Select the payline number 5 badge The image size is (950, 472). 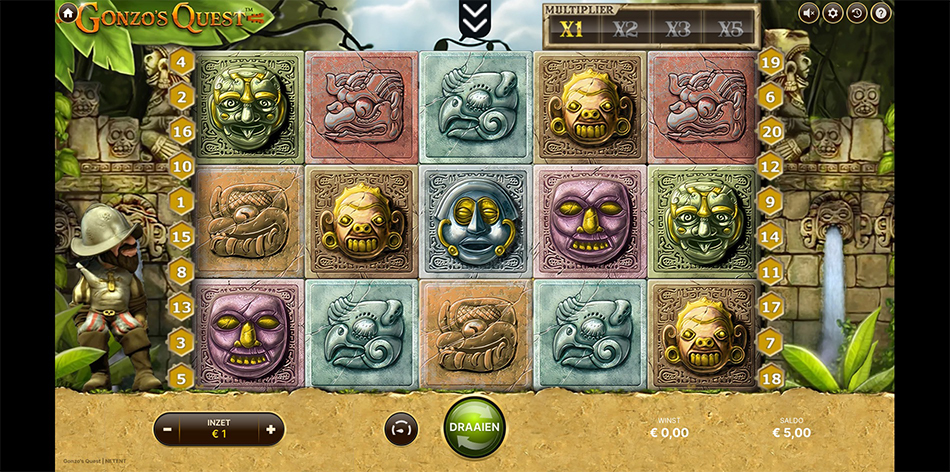tap(181, 376)
